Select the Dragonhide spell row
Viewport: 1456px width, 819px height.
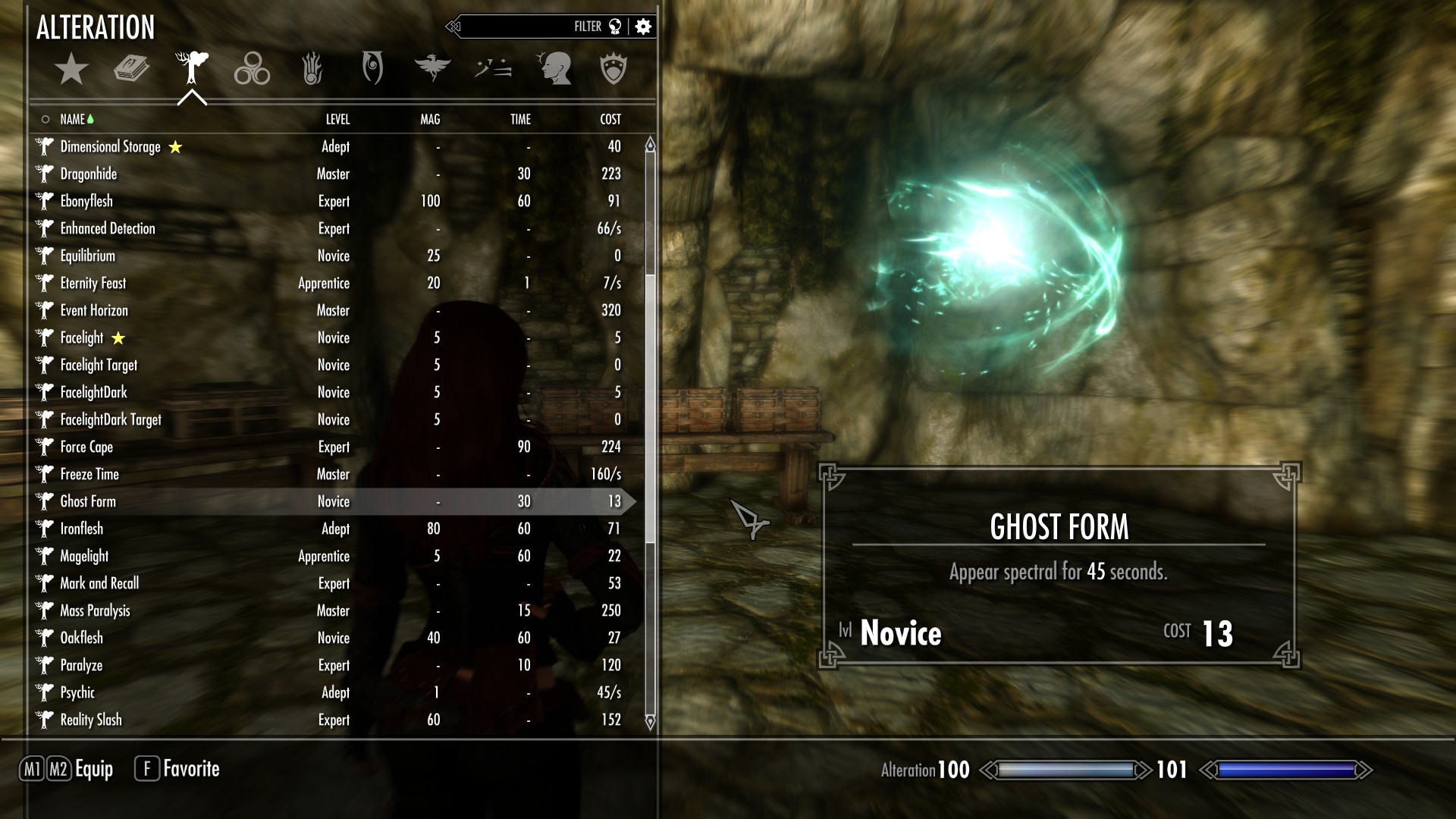(89, 174)
